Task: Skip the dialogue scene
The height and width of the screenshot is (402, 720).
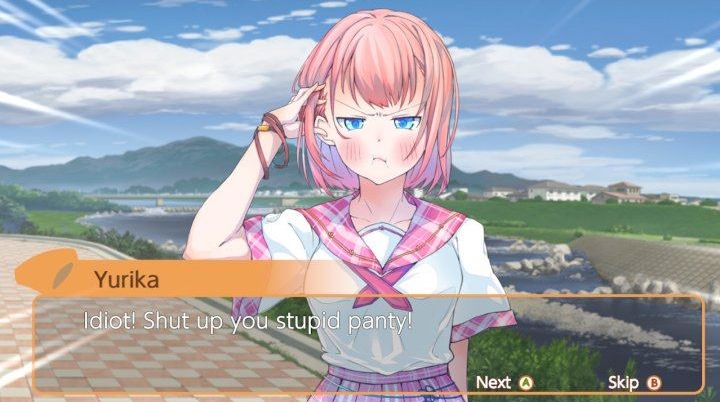Action: tap(634, 382)
